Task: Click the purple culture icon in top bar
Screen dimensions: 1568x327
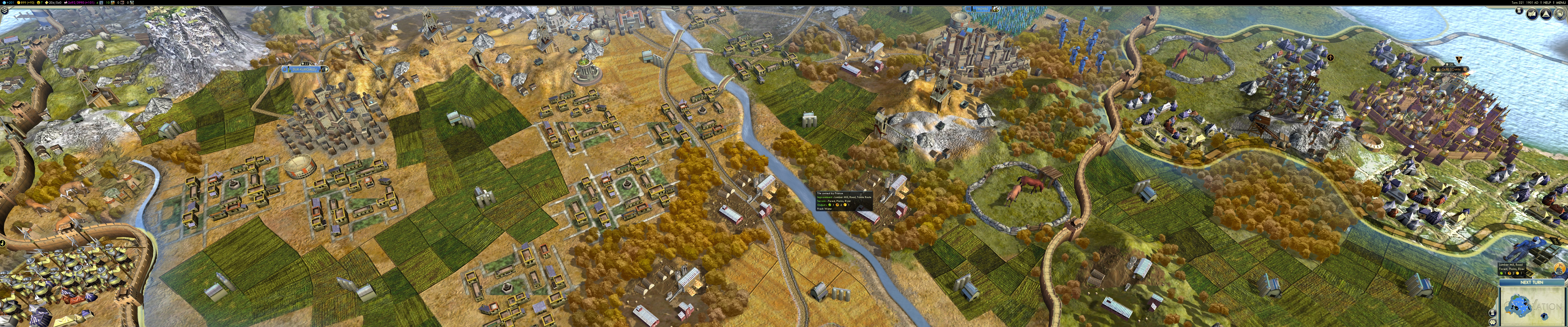Action: [66, 2]
